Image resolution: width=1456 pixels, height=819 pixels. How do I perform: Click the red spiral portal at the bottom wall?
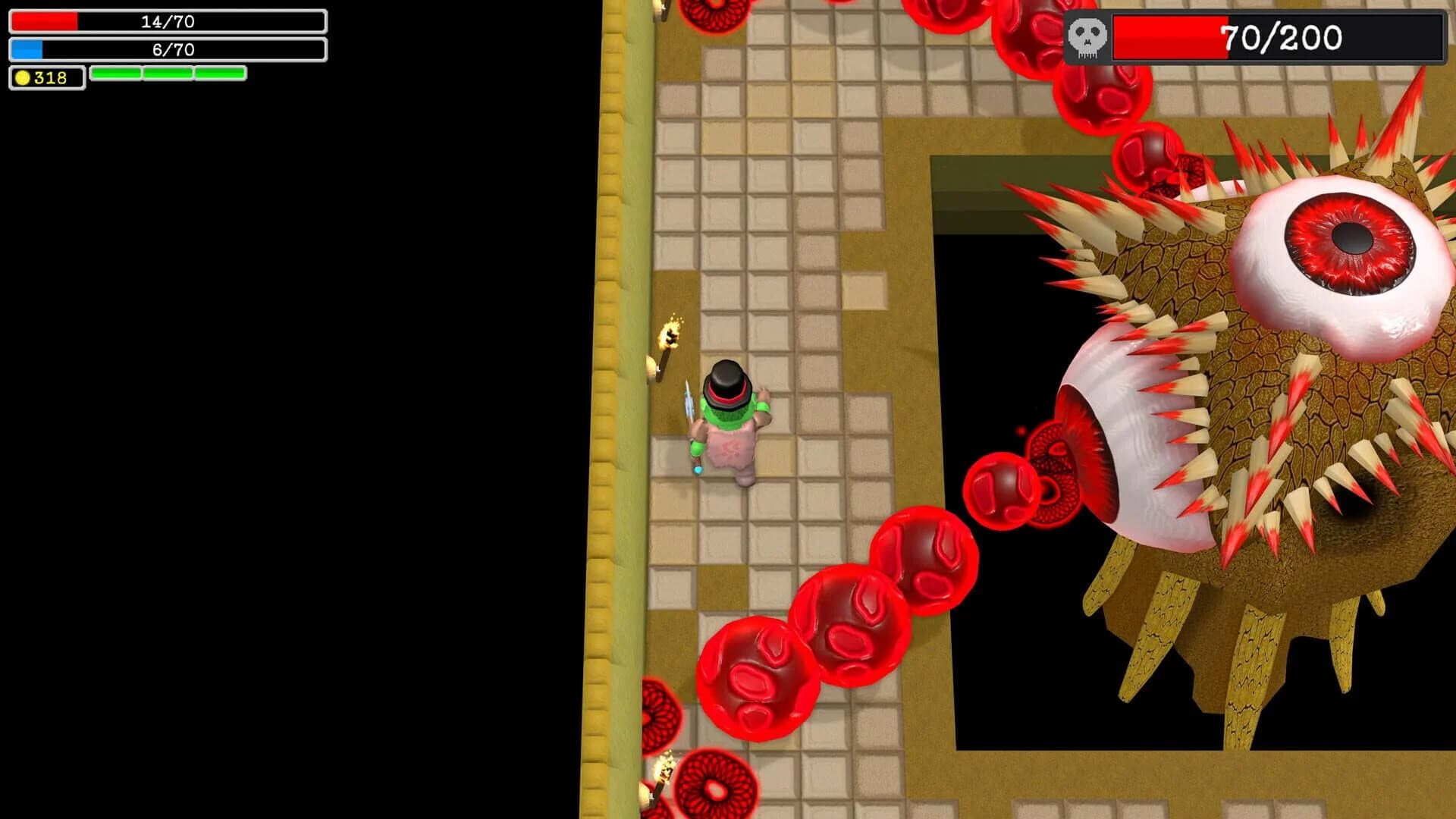715,789
